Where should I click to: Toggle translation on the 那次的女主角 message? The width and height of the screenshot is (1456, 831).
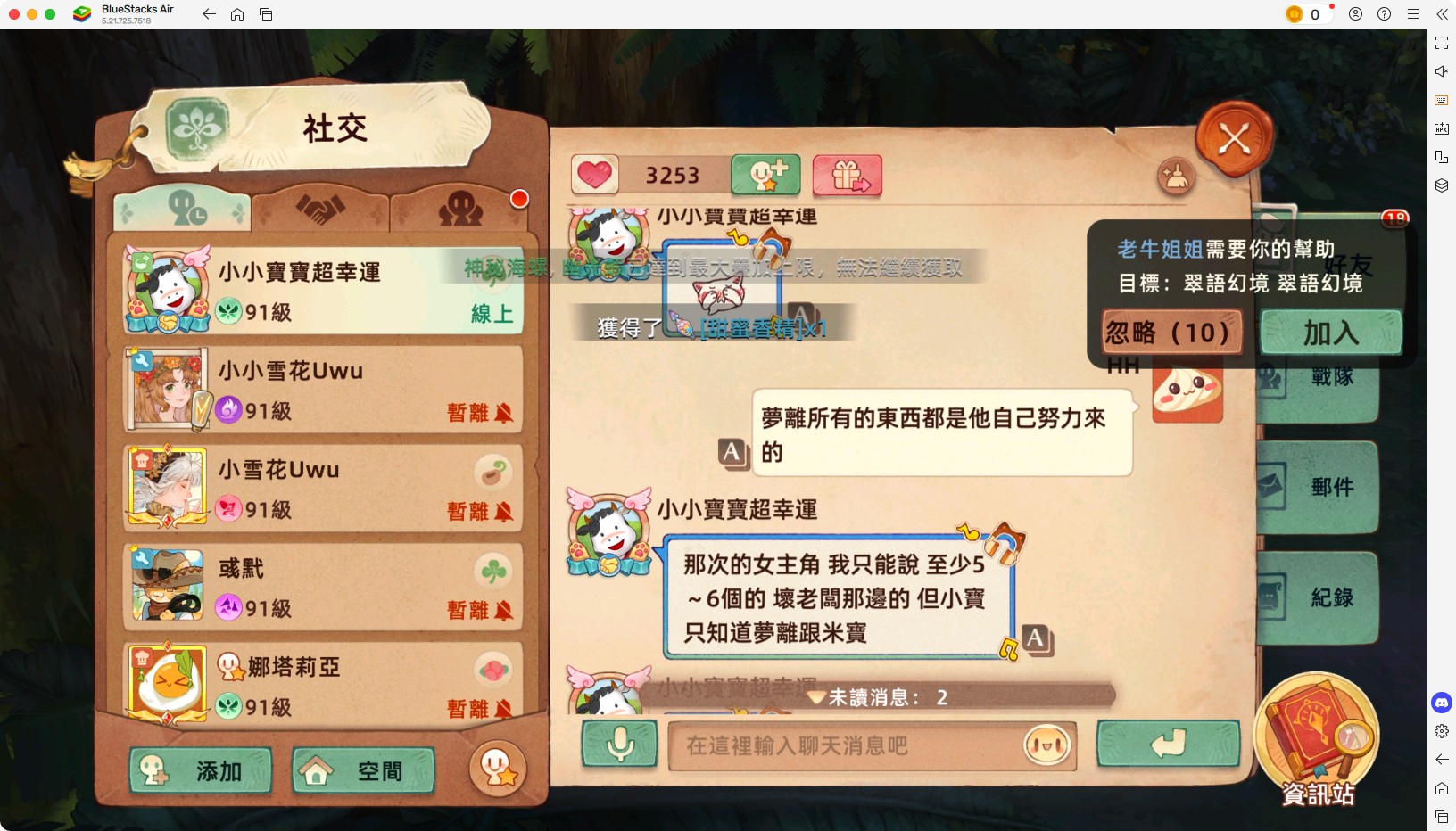1035,637
